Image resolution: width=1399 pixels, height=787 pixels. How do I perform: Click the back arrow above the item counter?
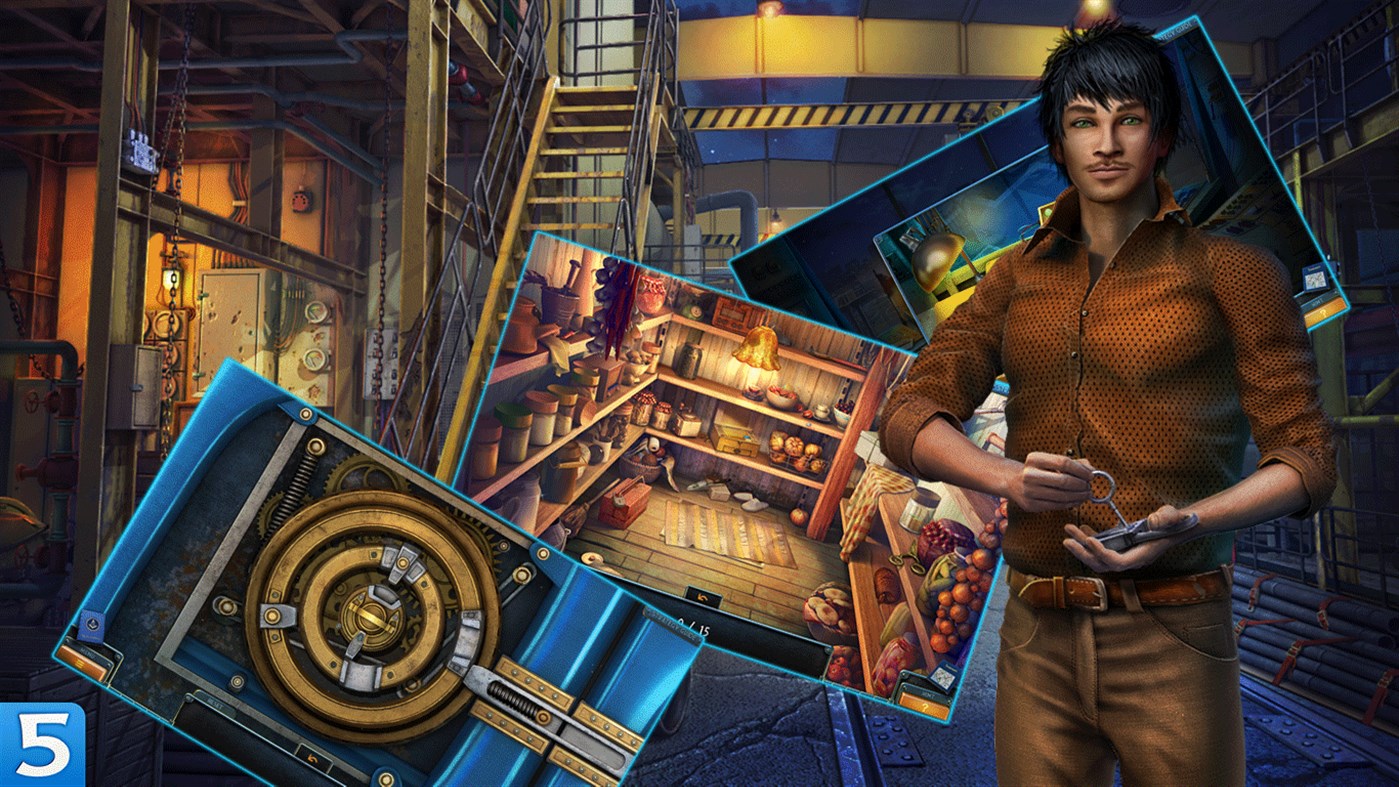coord(703,596)
